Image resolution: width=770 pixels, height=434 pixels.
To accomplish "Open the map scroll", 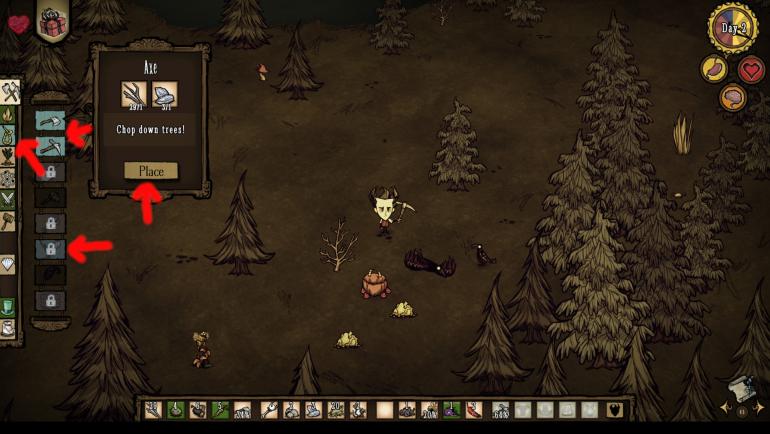I will (x=741, y=390).
